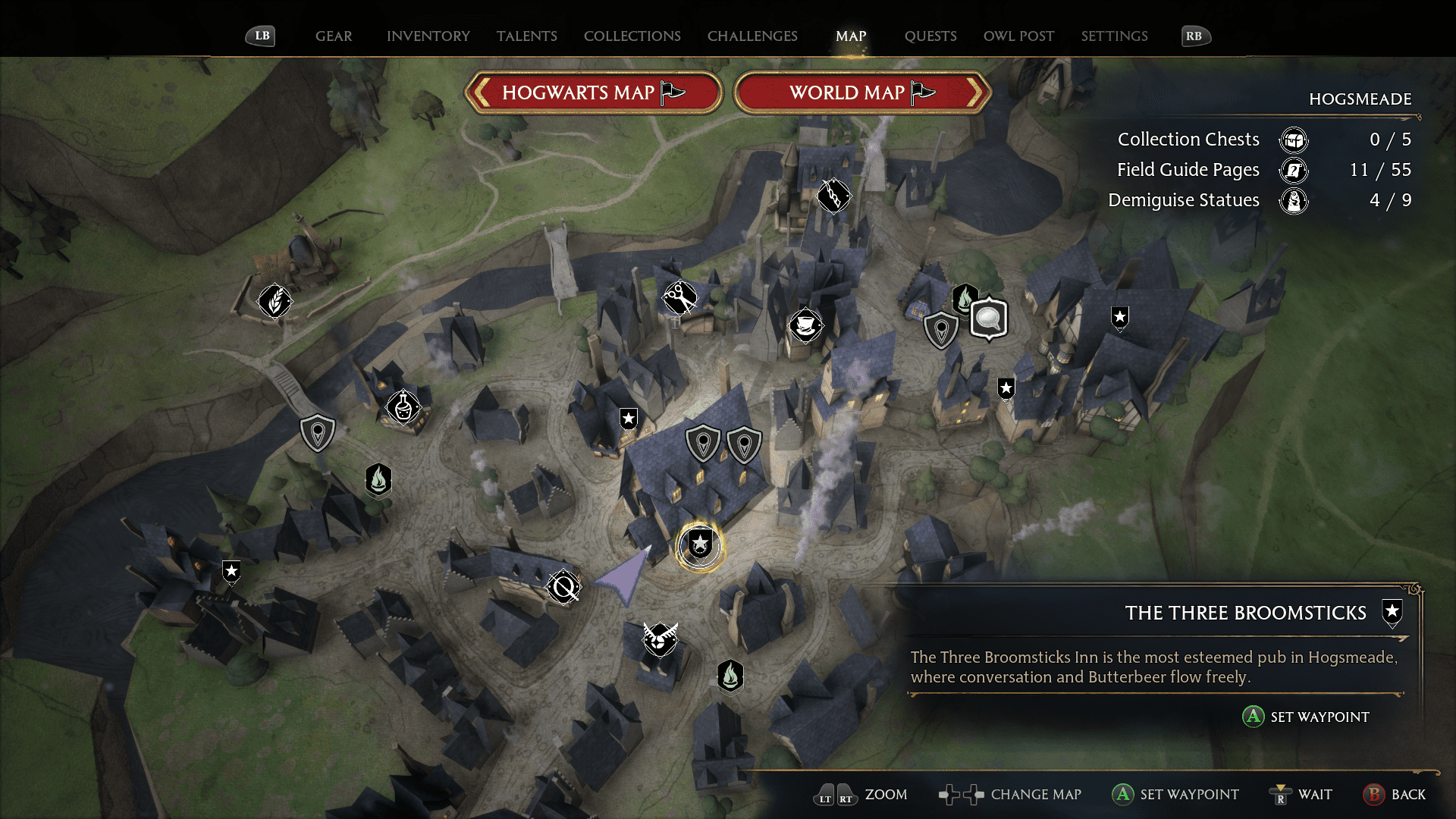Viewport: 1456px width, 819px height.
Task: Switch to the QUESTS tab
Action: (930, 36)
